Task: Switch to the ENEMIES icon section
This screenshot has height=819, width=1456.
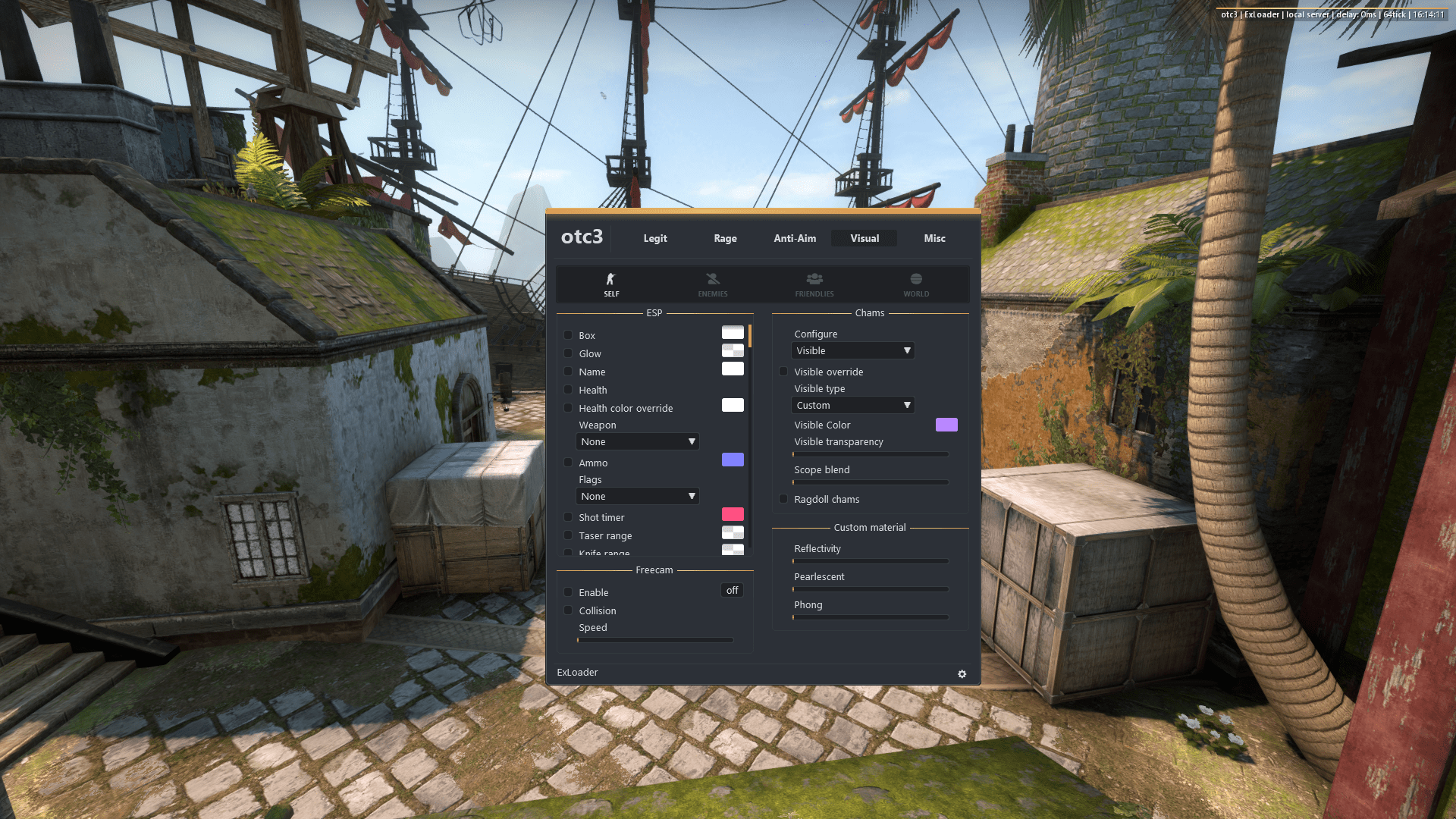Action: 712,284
